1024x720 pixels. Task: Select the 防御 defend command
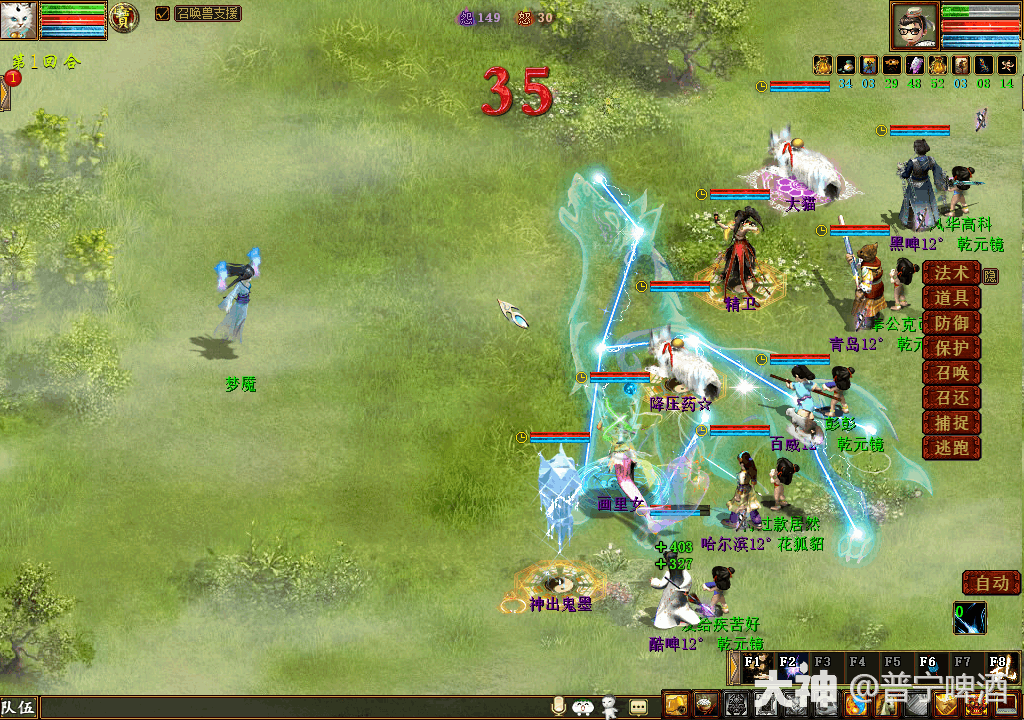[951, 323]
